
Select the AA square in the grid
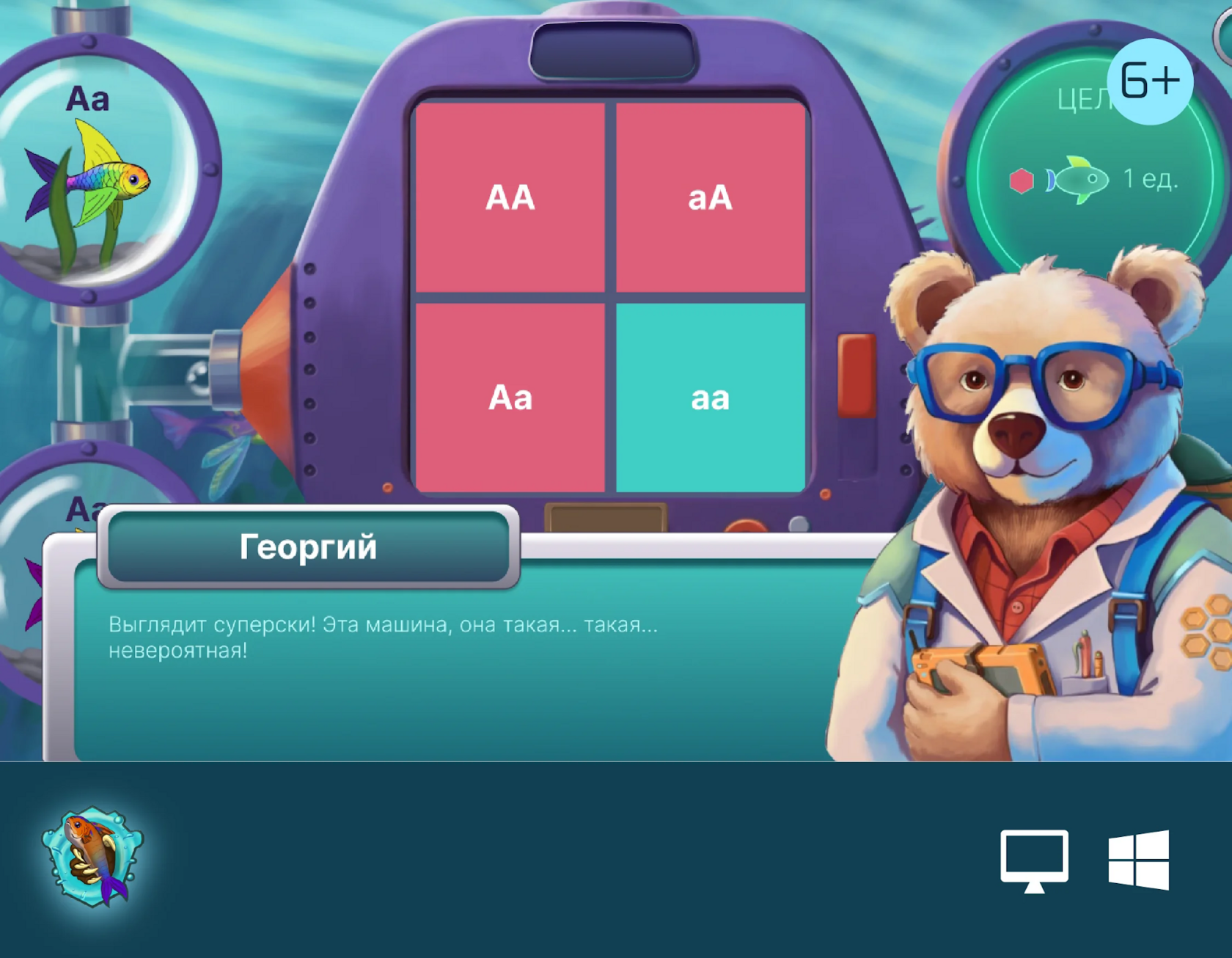tap(510, 197)
